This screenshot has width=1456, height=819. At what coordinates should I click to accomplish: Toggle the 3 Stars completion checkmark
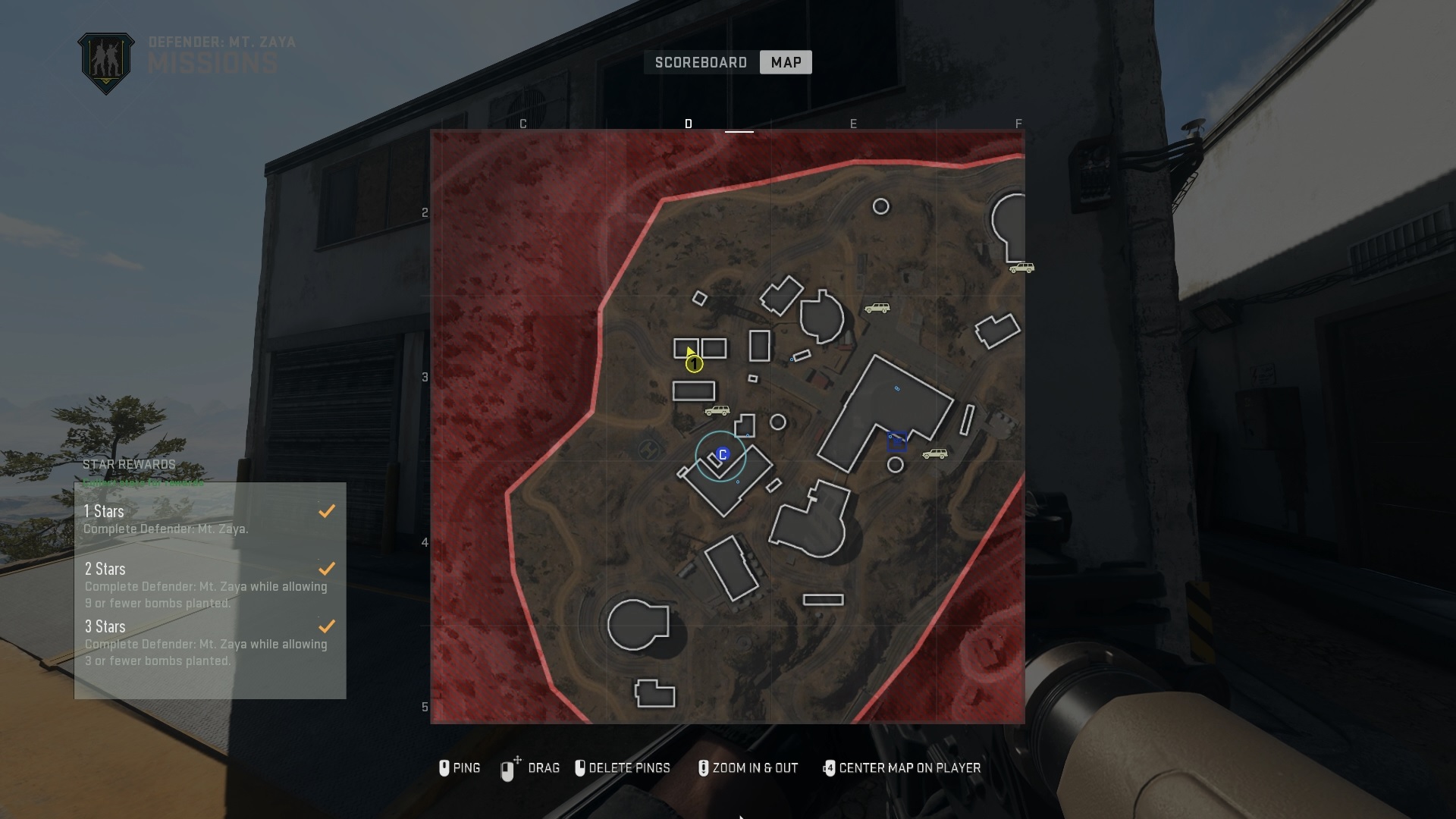(327, 626)
